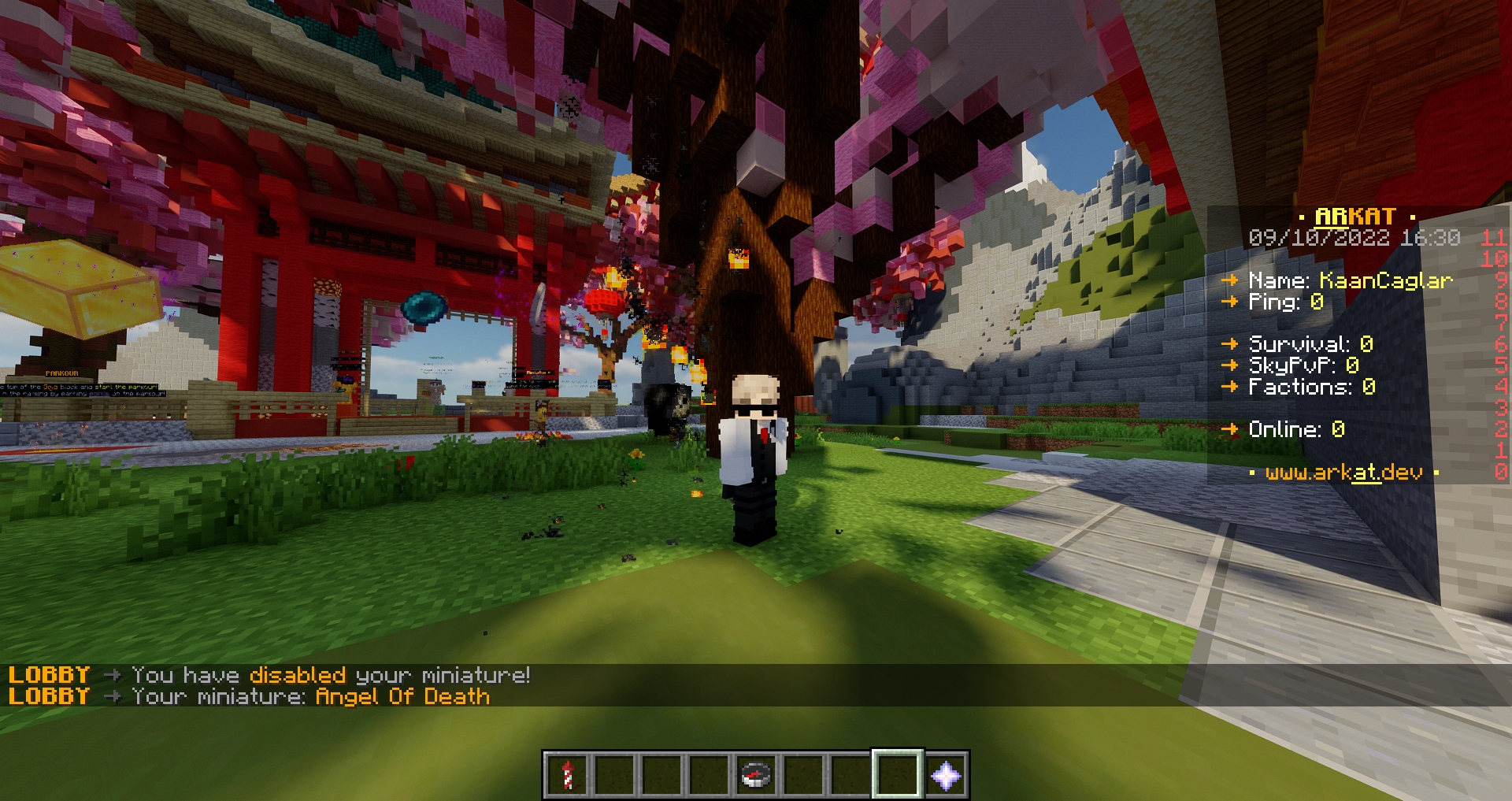Click the "disabled your miniature" chat line
Image resolution: width=1512 pixels, height=801 pixels.
pyautogui.click(x=331, y=676)
